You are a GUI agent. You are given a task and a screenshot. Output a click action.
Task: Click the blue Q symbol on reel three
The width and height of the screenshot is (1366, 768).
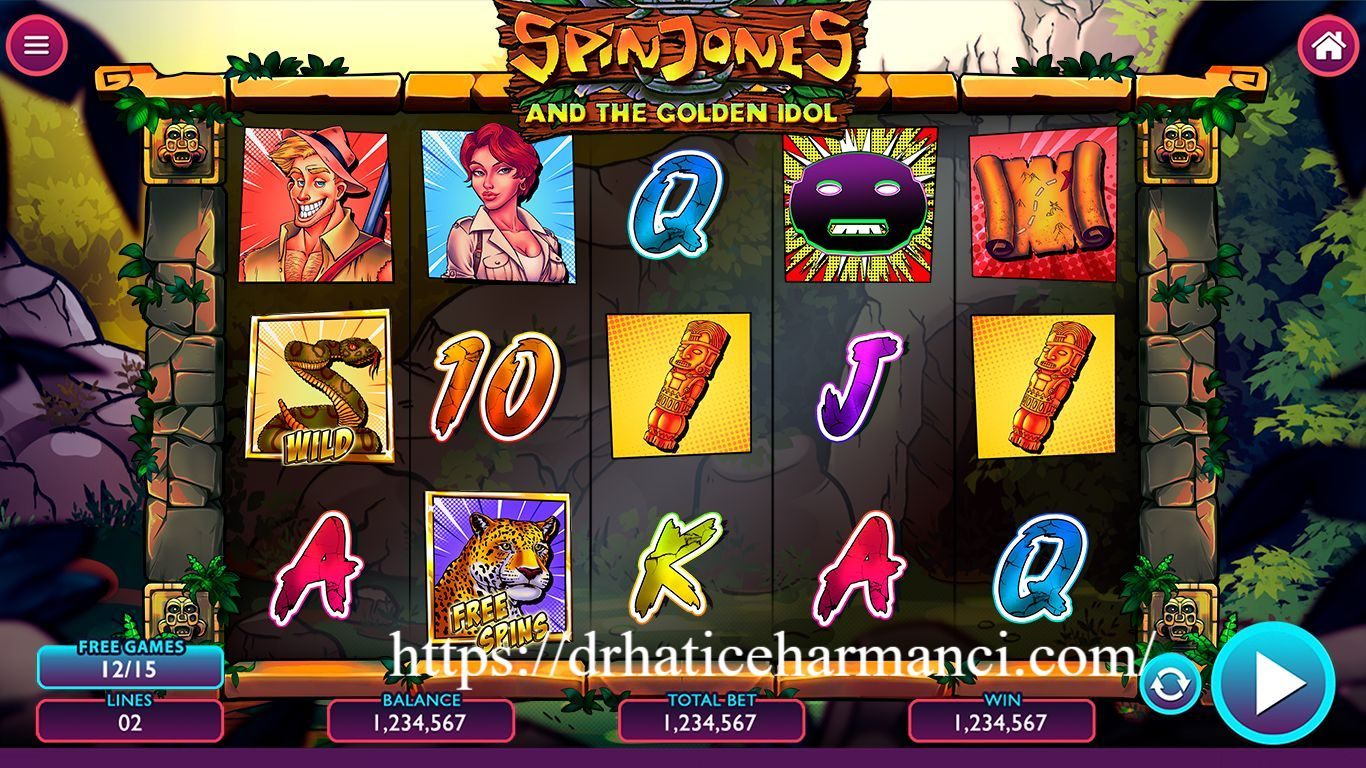675,204
